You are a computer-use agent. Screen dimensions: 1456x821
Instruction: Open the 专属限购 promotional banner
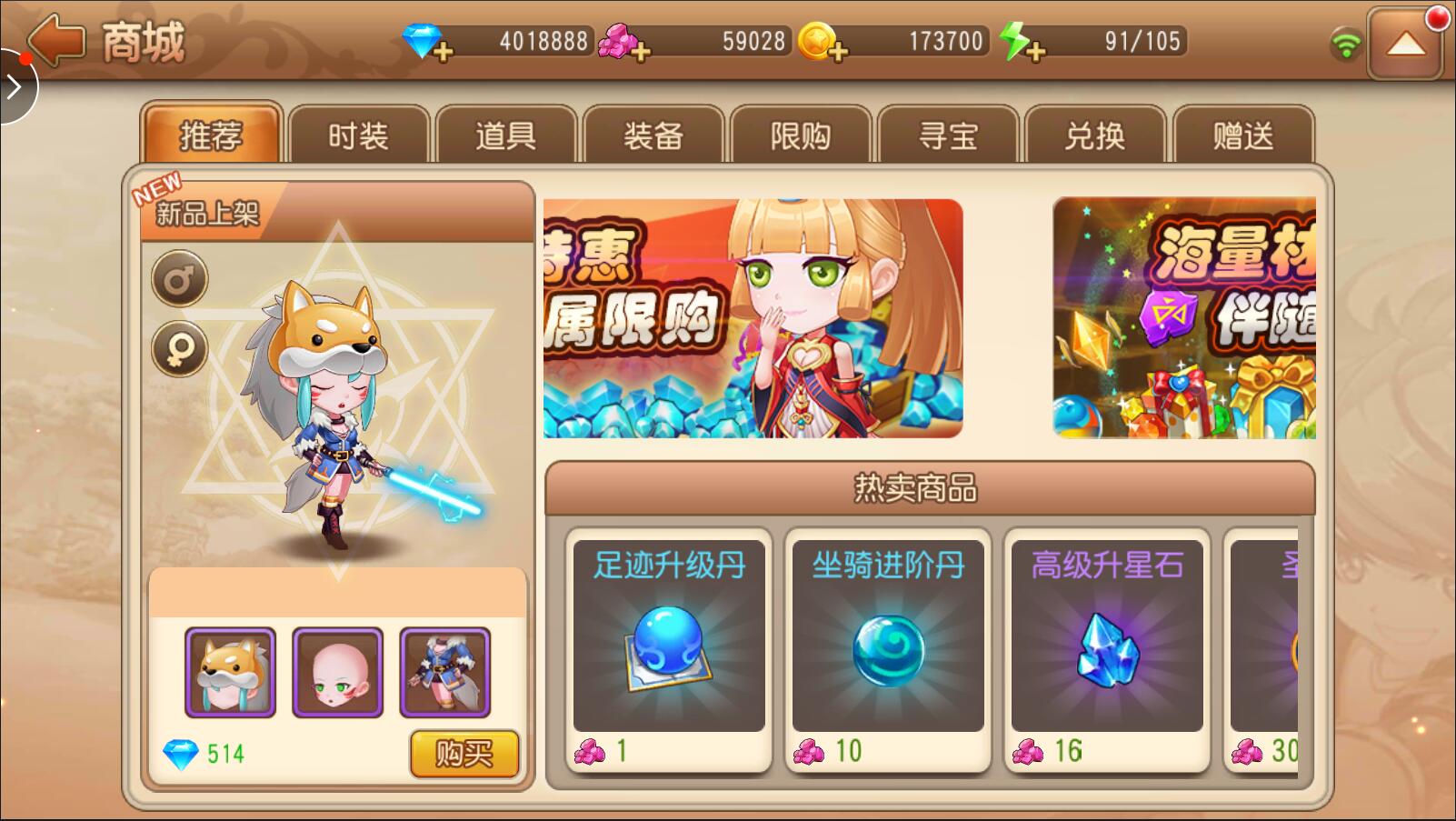pyautogui.click(x=753, y=318)
